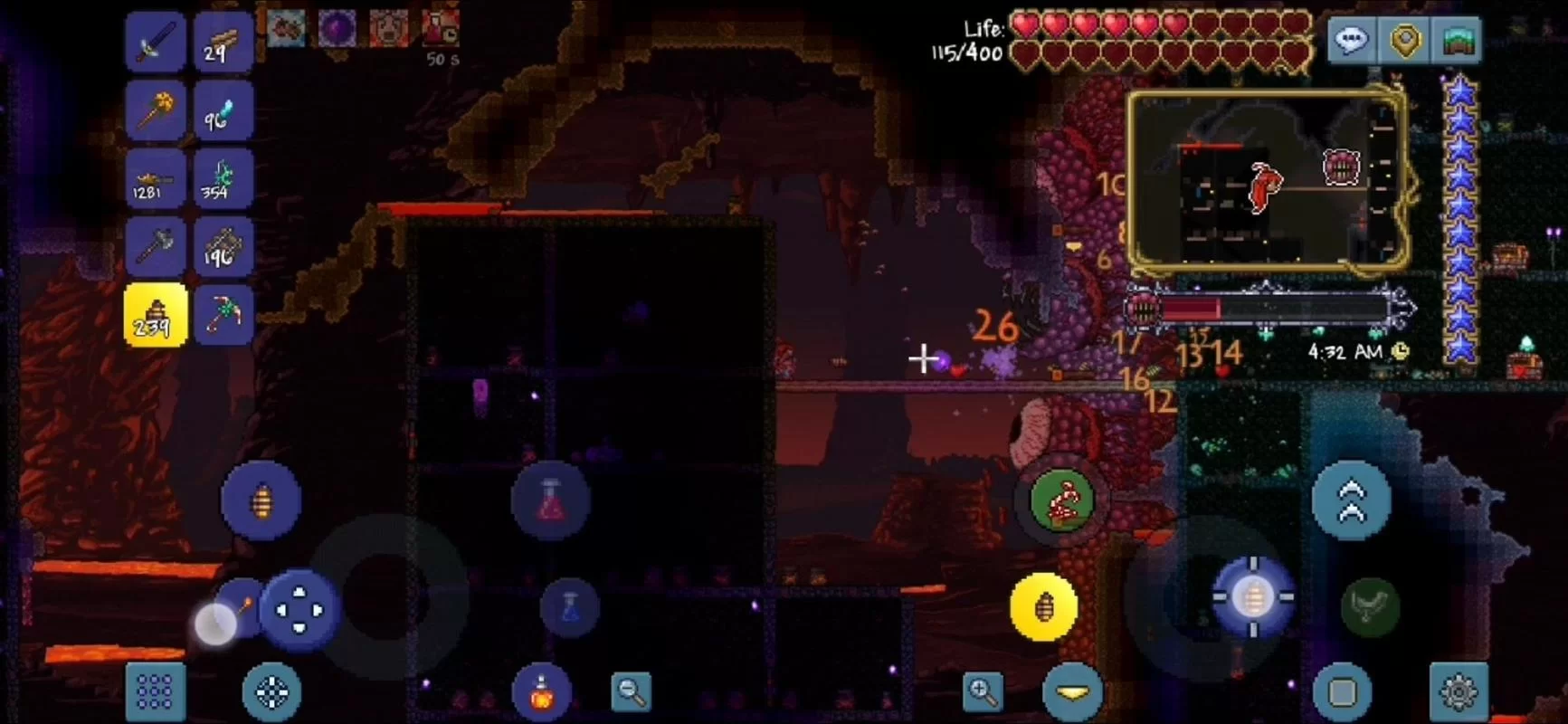Use the red healing potion quick button
The image size is (1568, 724).
pos(551,500)
